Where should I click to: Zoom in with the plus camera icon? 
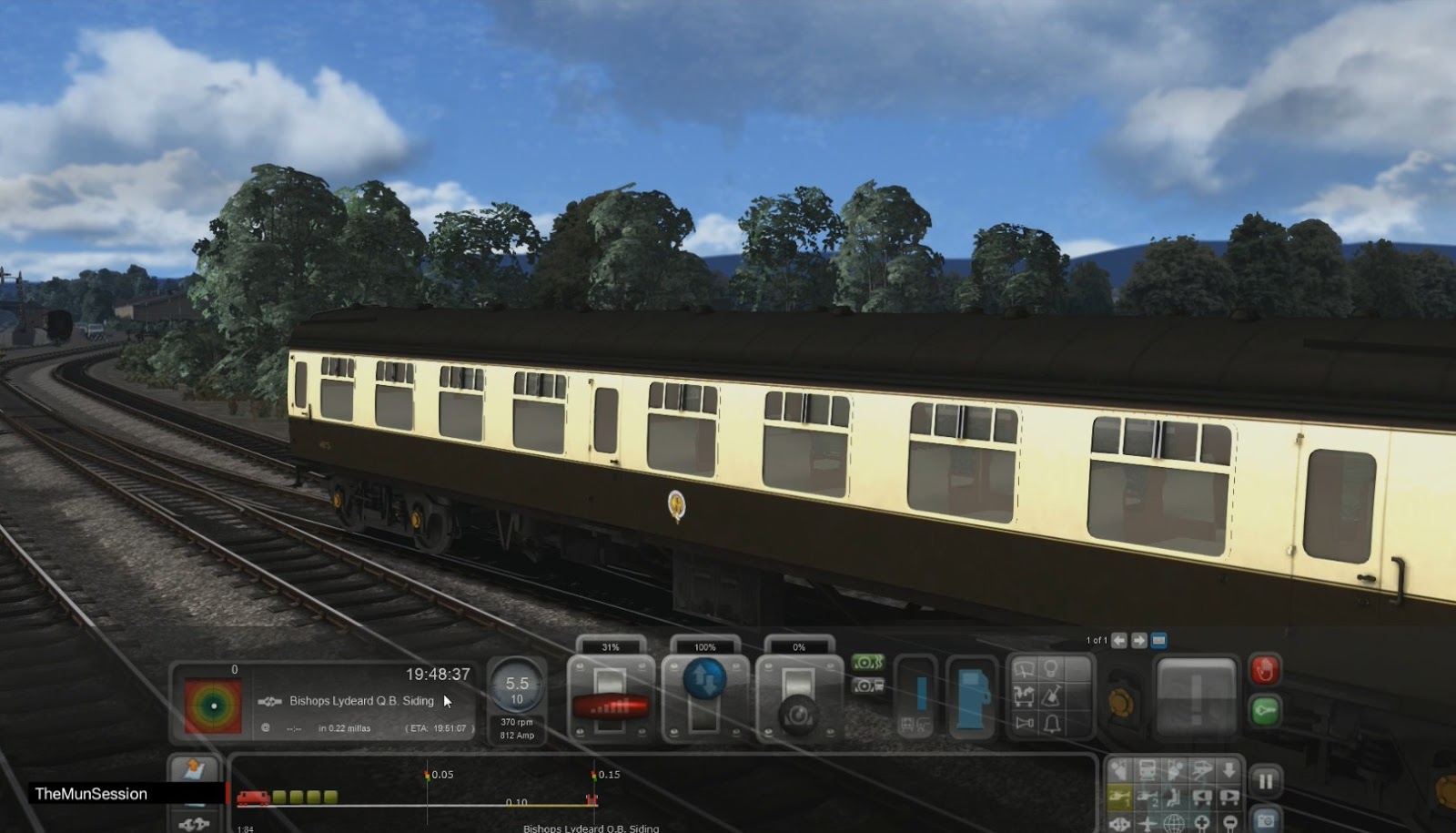click(x=1204, y=822)
